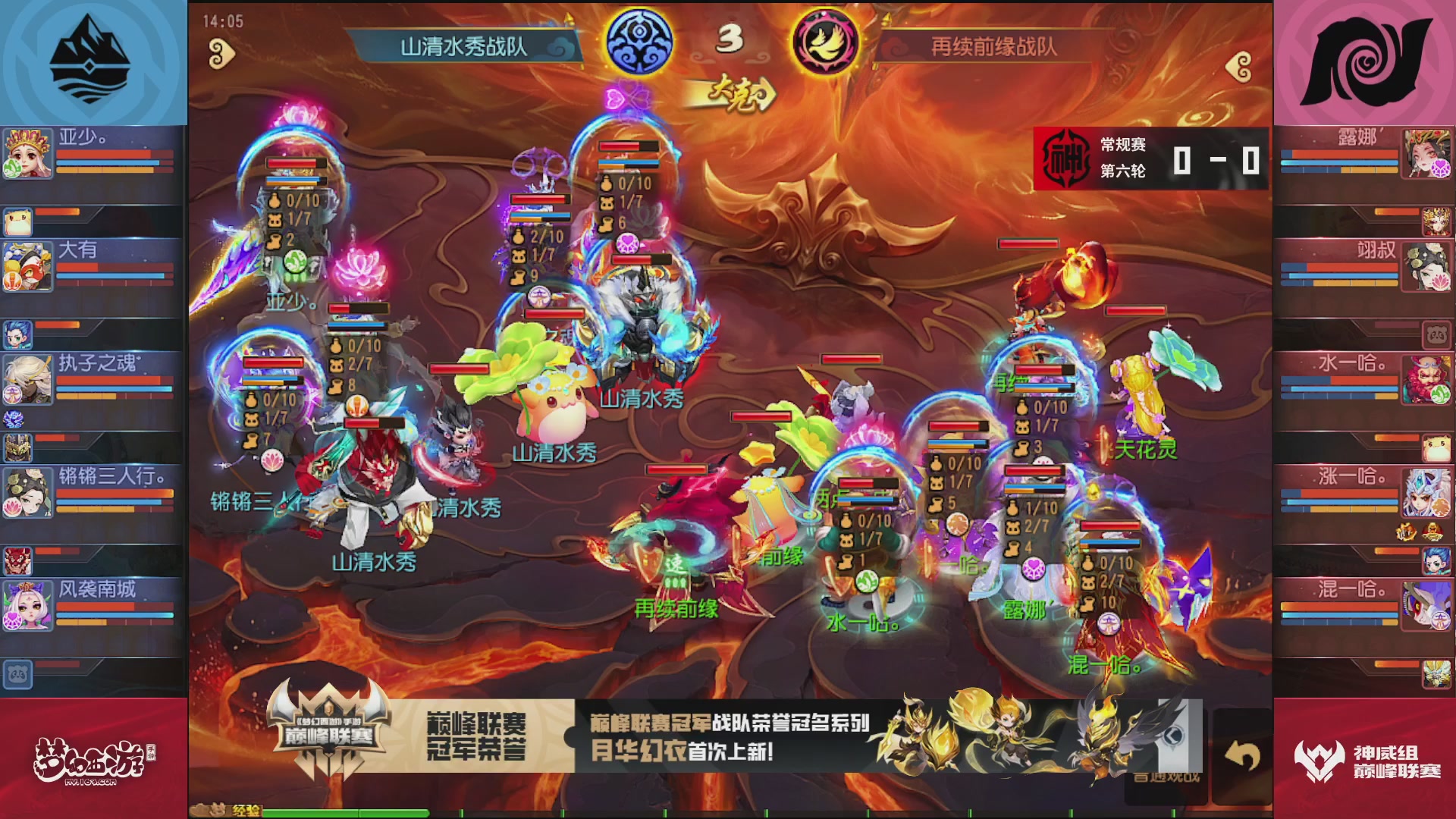1456x819 pixels.
Task: Tap the golden return arrow button
Action: [x=1244, y=756]
